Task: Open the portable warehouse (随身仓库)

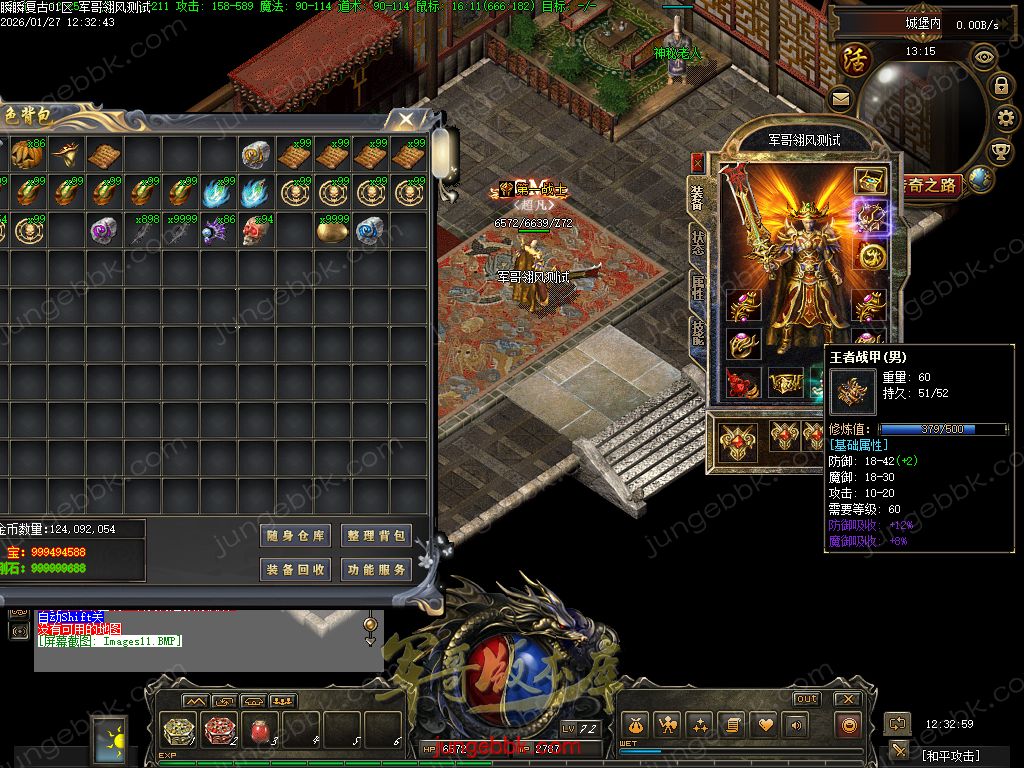Action: (295, 536)
